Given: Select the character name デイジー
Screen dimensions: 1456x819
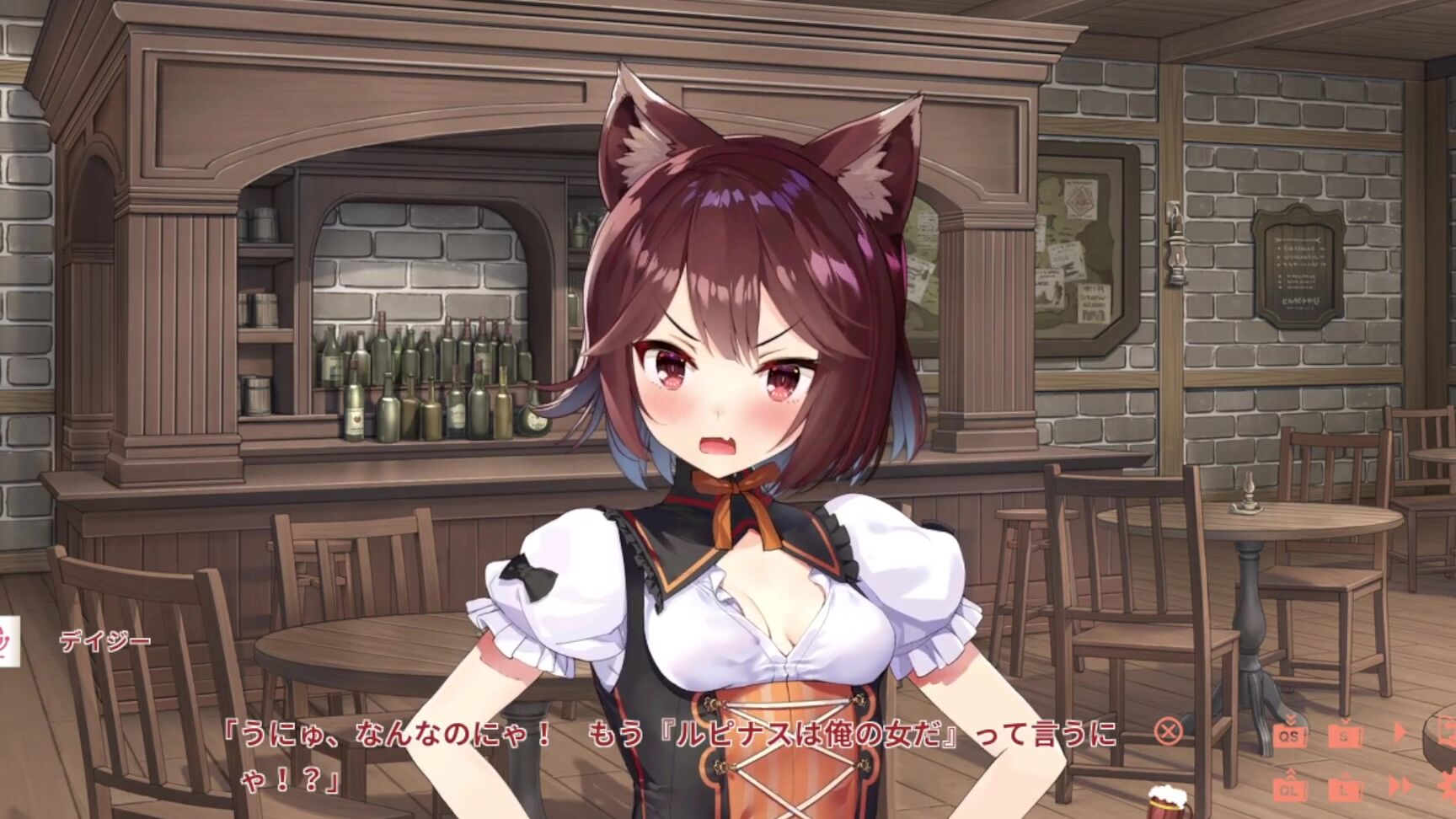Looking at the screenshot, I should [105, 642].
